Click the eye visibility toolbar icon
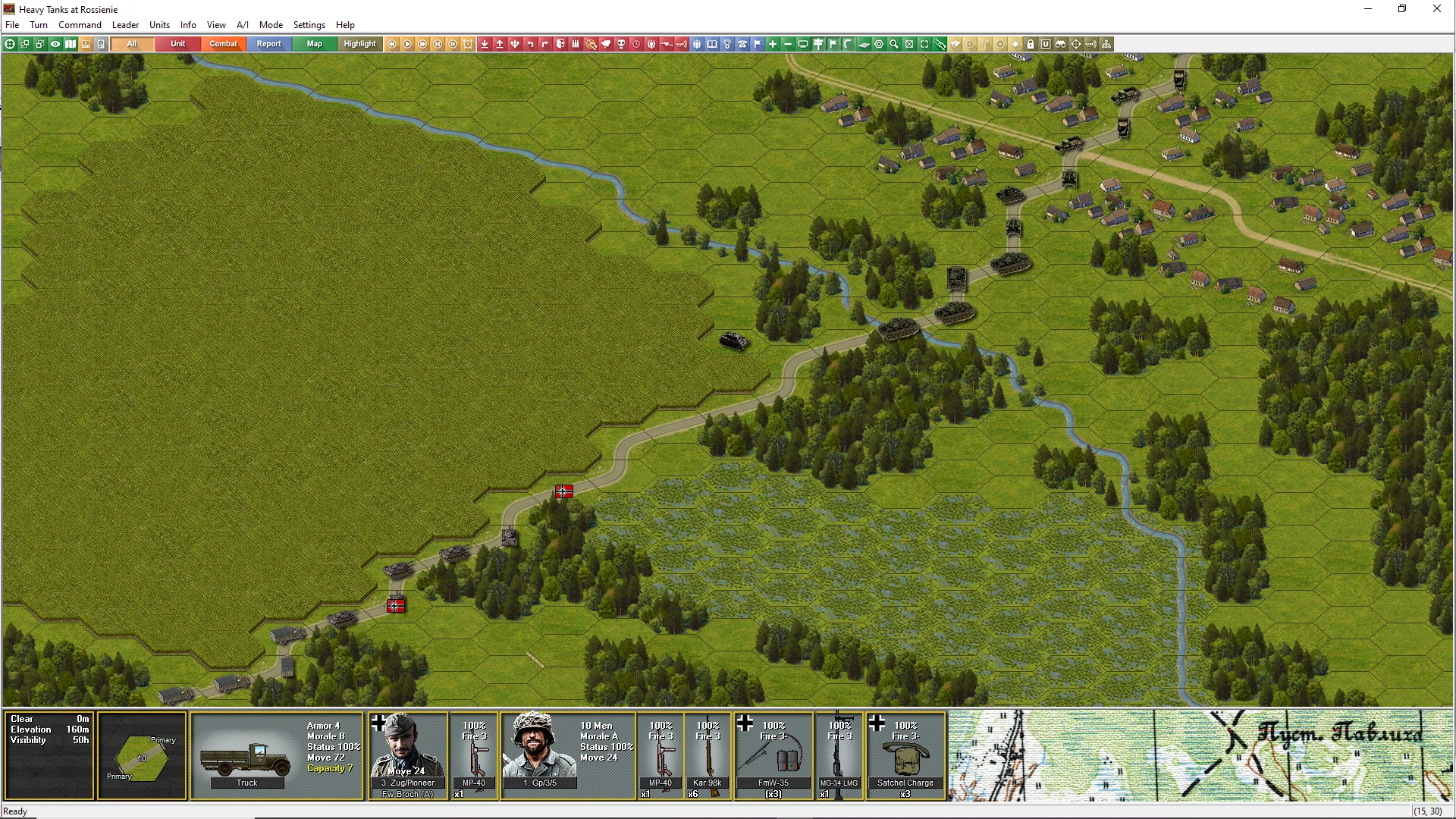Screen dimensions: 1456x819 [x=55, y=44]
